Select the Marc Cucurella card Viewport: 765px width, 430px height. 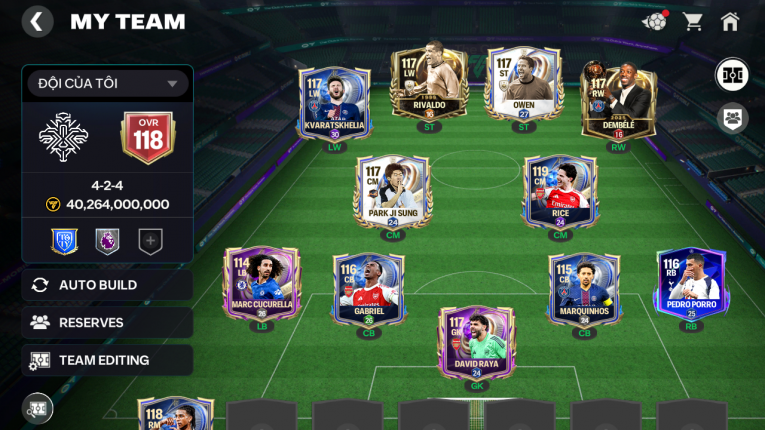262,284
